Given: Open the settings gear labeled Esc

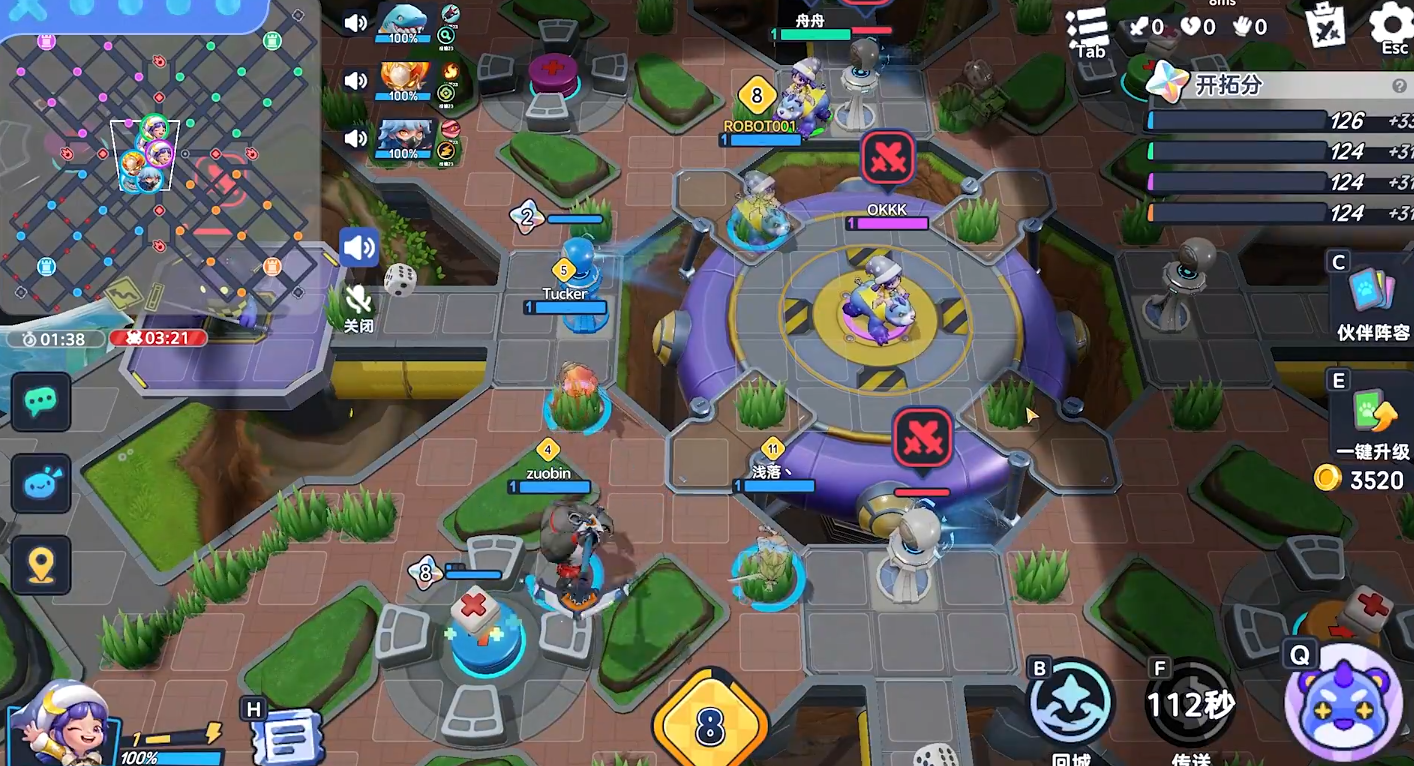Looking at the screenshot, I should [x=1392, y=26].
